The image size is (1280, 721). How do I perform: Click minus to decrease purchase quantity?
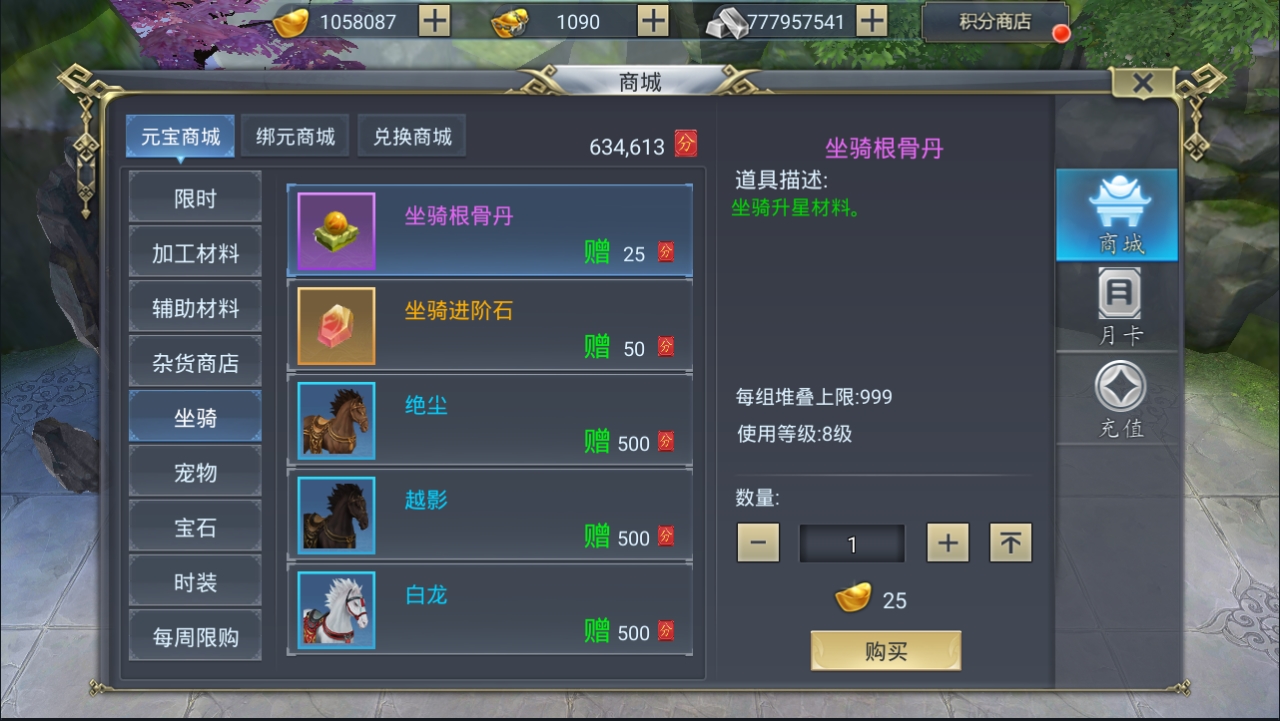pos(758,542)
